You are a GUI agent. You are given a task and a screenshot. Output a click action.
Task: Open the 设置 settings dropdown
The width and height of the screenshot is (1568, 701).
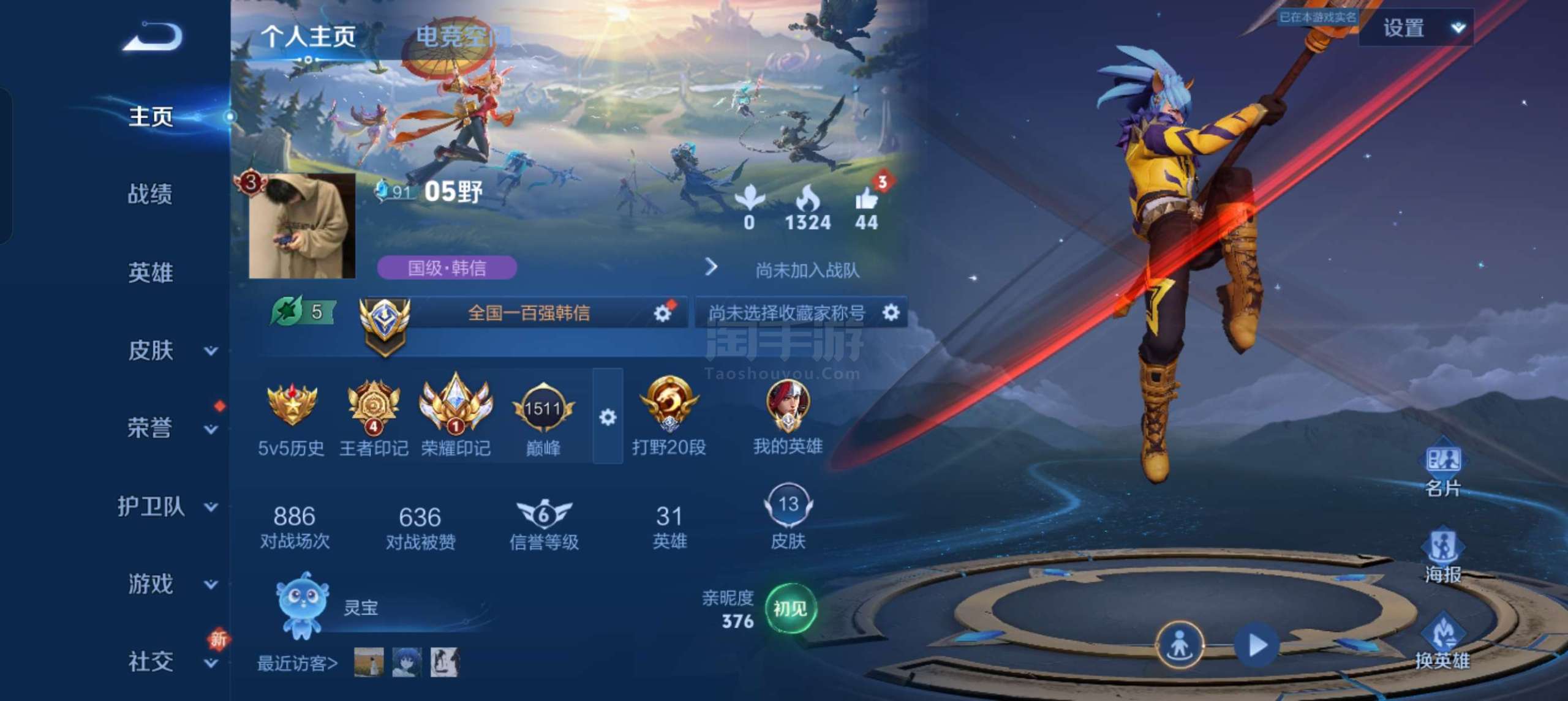pos(1416,28)
